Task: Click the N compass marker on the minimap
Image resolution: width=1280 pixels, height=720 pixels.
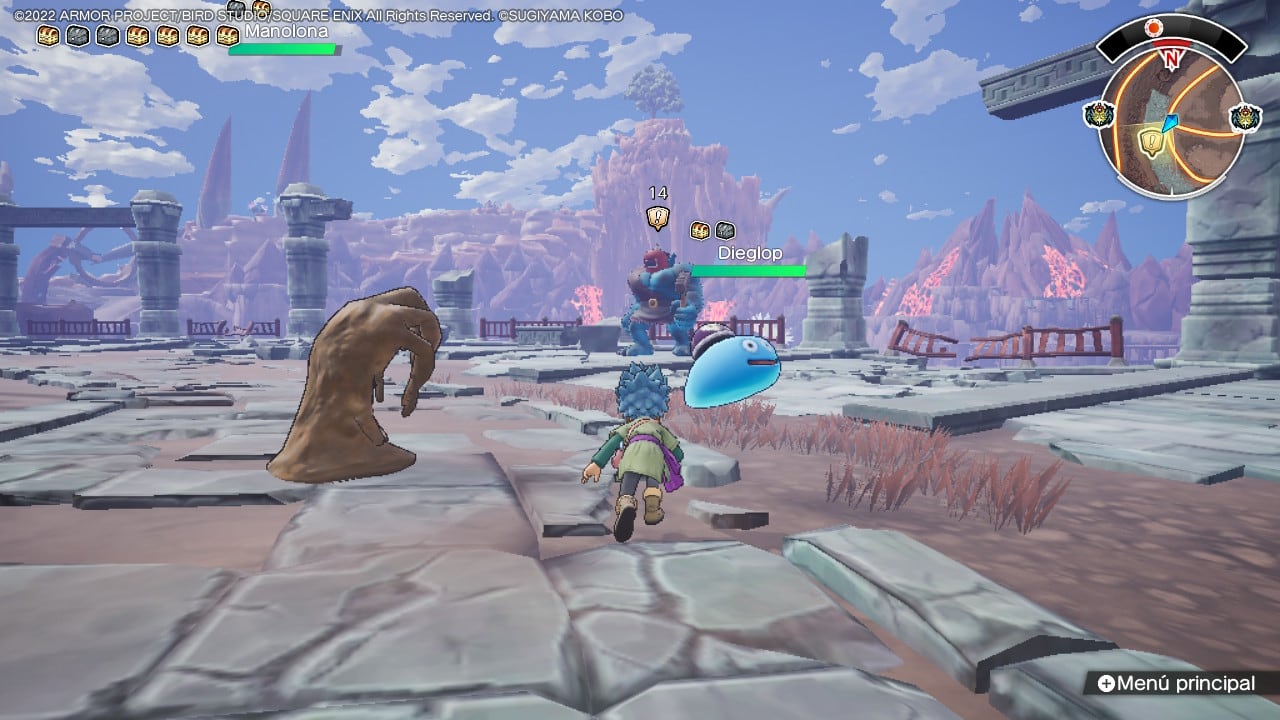Action: coord(1172,57)
